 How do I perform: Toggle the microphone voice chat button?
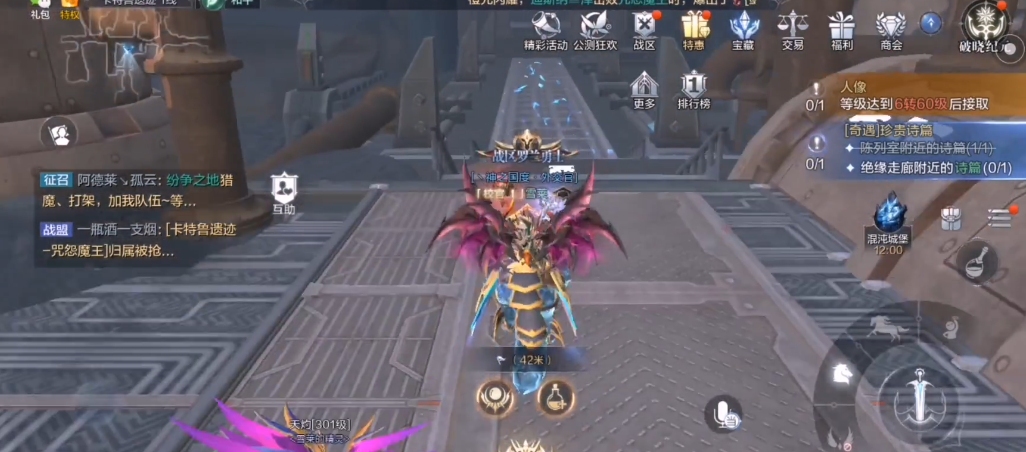tap(722, 413)
